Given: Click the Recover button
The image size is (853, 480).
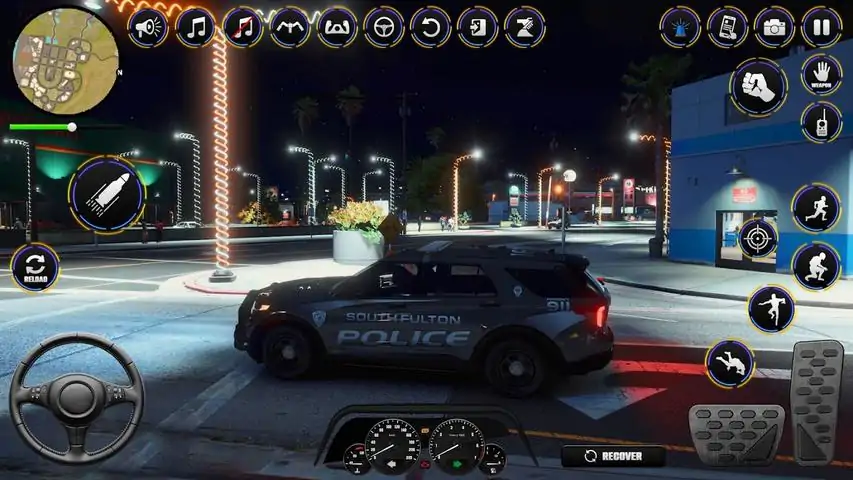Looking at the screenshot, I should tap(614, 456).
